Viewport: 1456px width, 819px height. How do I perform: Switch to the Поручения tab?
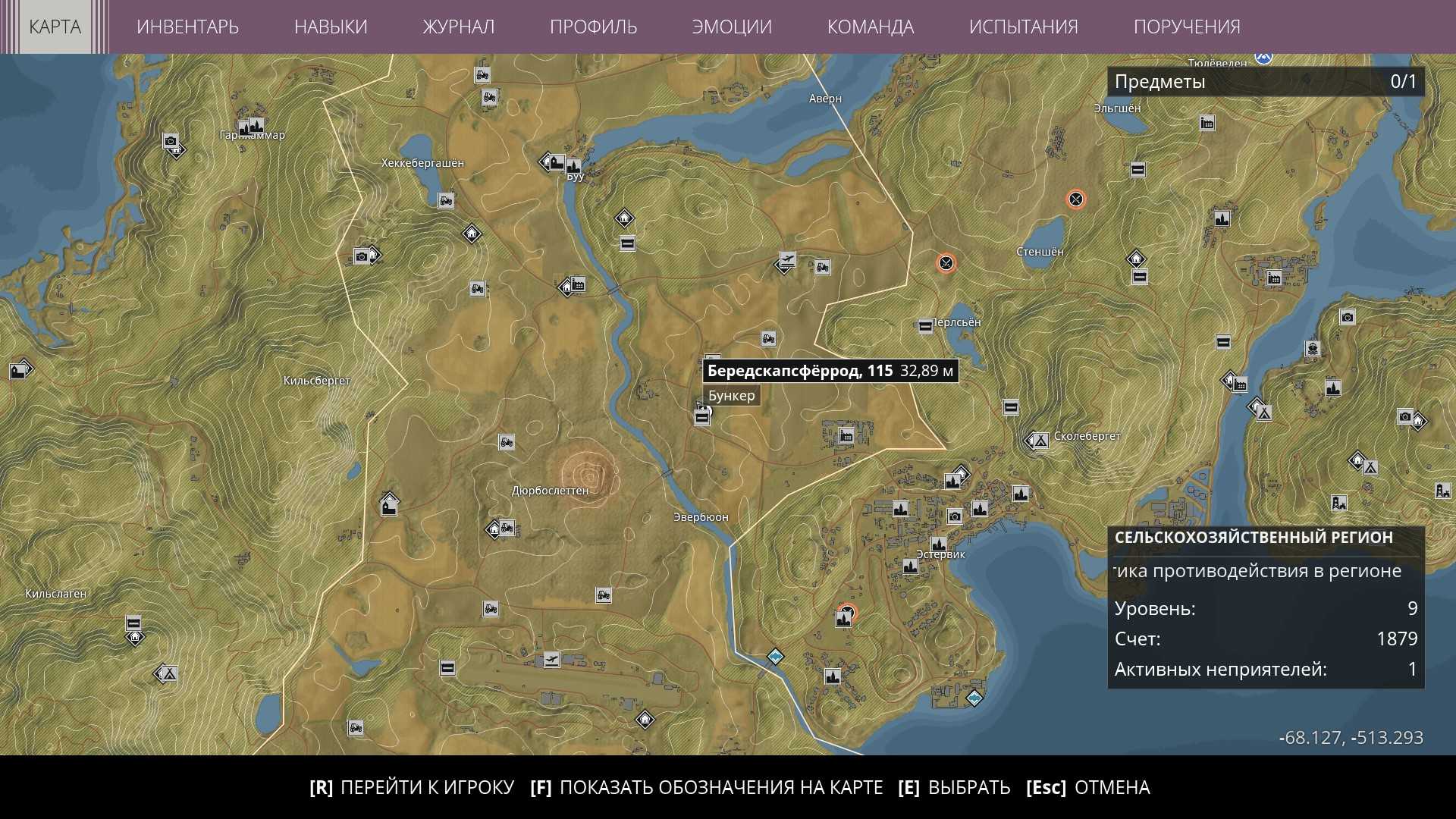coord(1187,27)
